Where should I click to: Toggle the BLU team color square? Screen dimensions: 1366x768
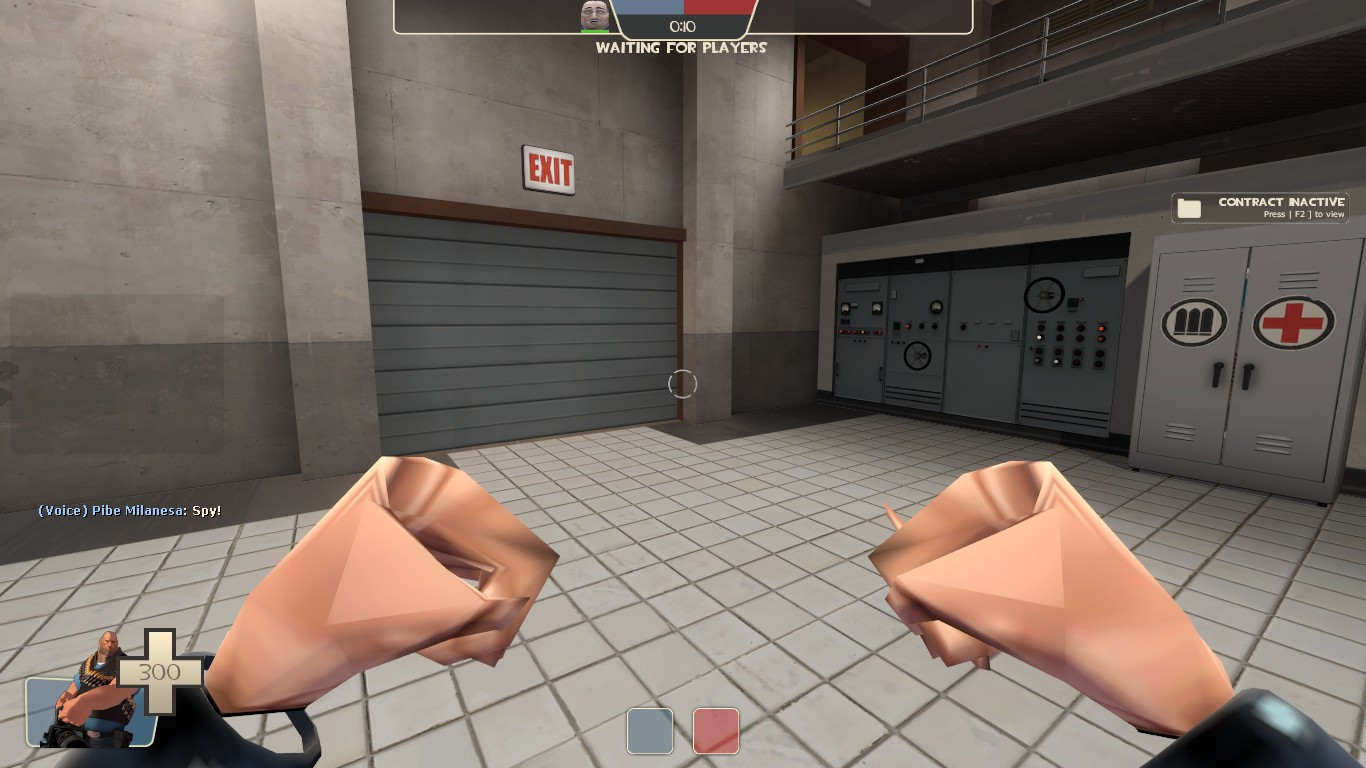point(650,731)
